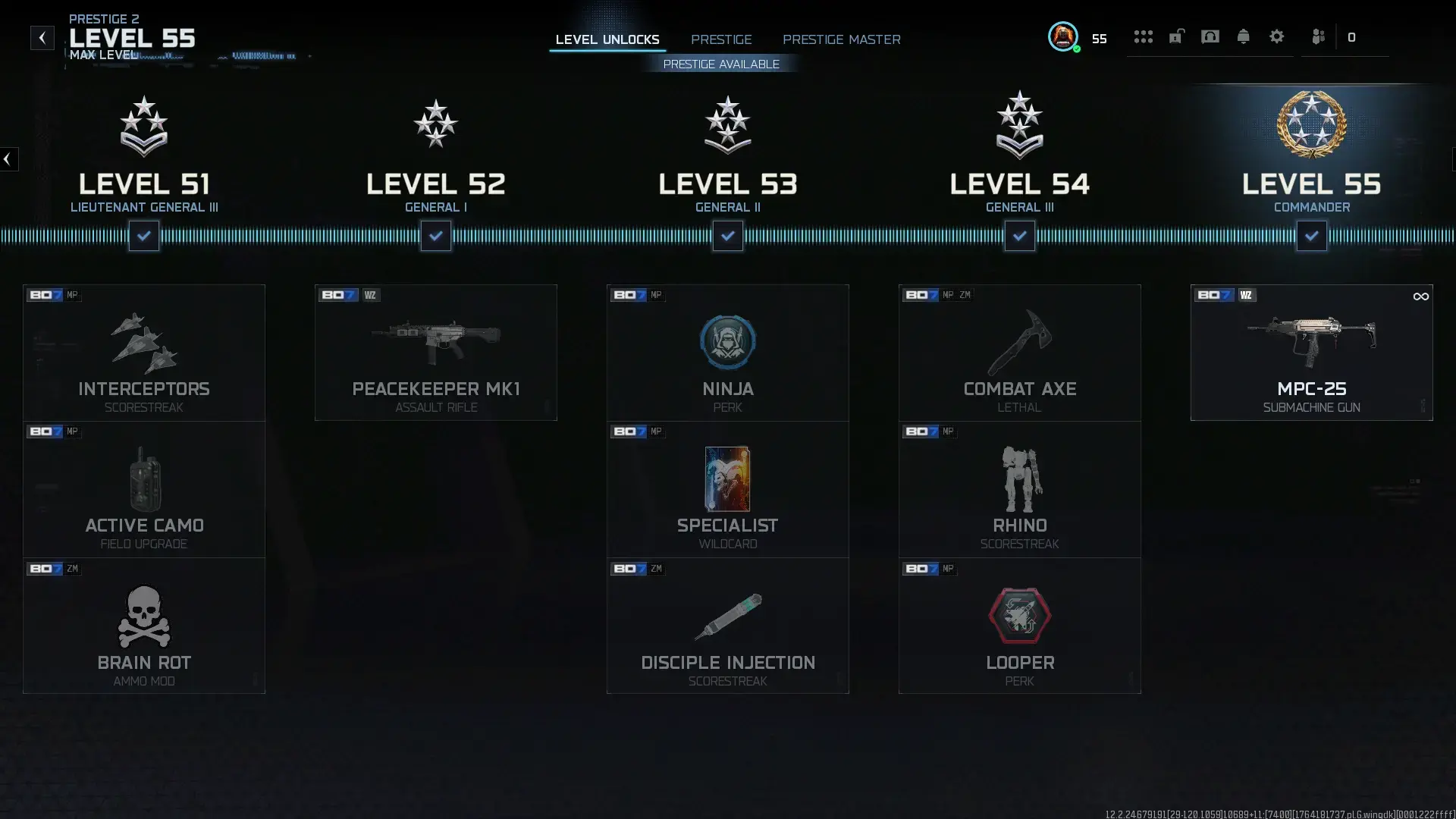Open settings with the gear icon
This screenshot has height=819, width=1456.
tap(1277, 36)
